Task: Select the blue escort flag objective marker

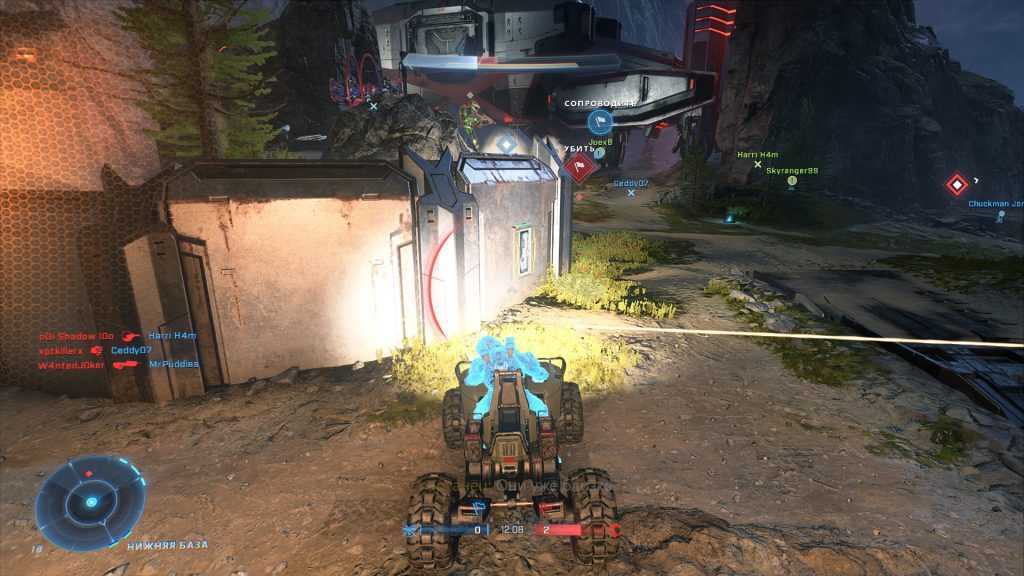Action: click(x=599, y=122)
